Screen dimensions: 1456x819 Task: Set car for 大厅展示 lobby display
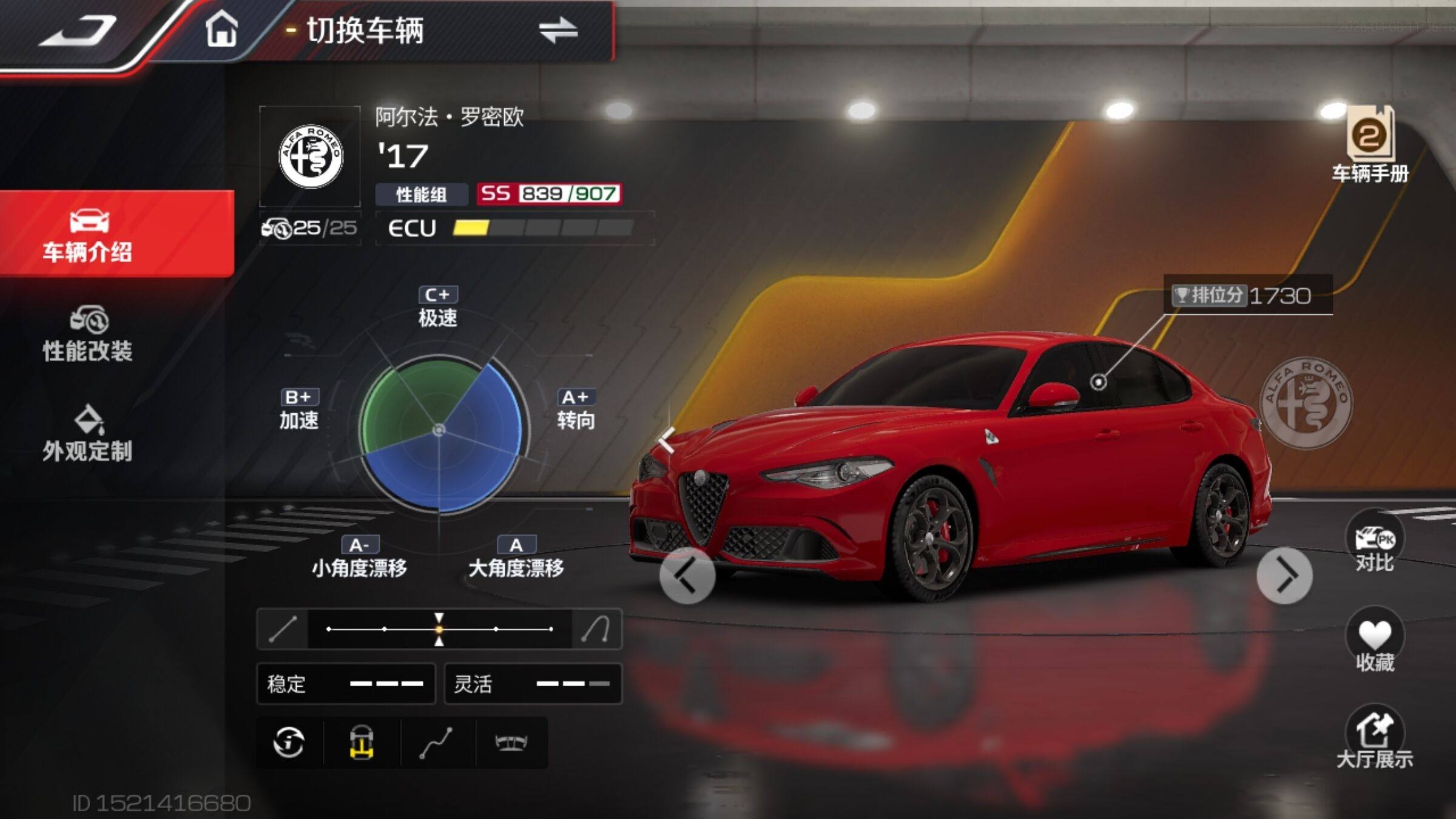pyautogui.click(x=1375, y=738)
